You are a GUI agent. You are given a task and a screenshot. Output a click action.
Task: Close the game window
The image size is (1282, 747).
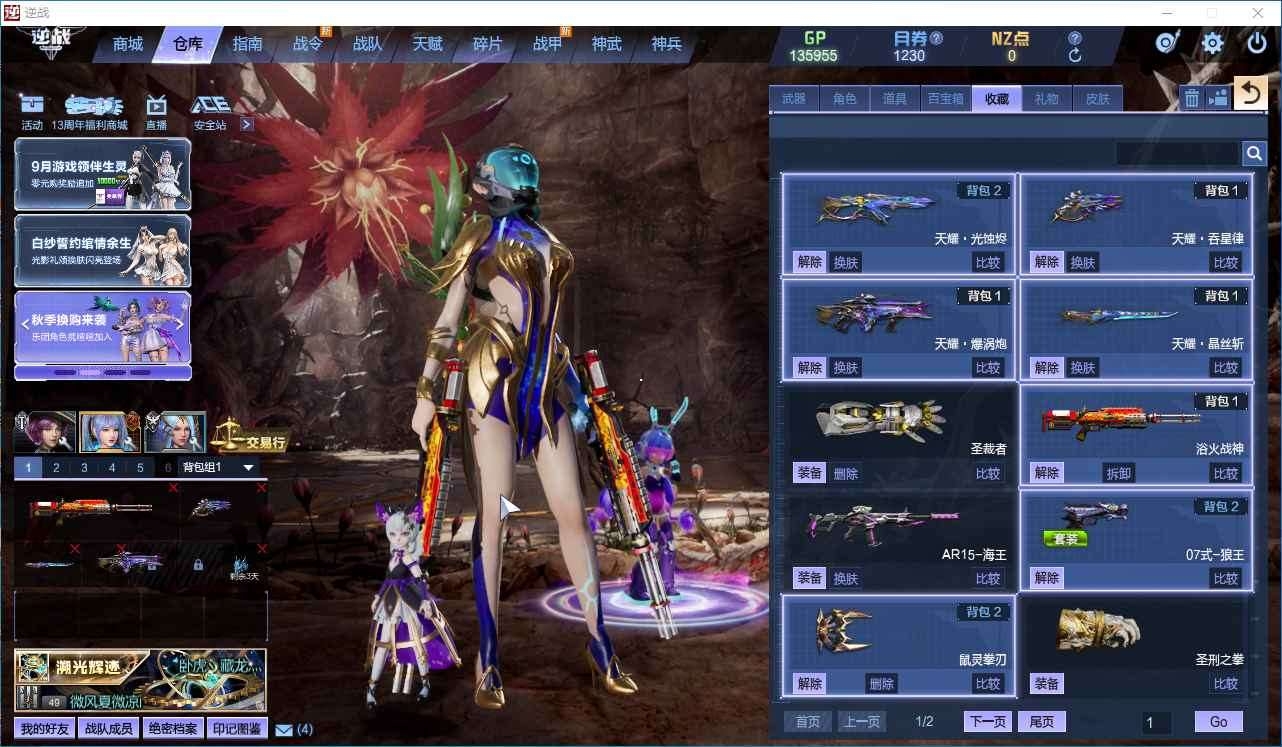(1258, 13)
